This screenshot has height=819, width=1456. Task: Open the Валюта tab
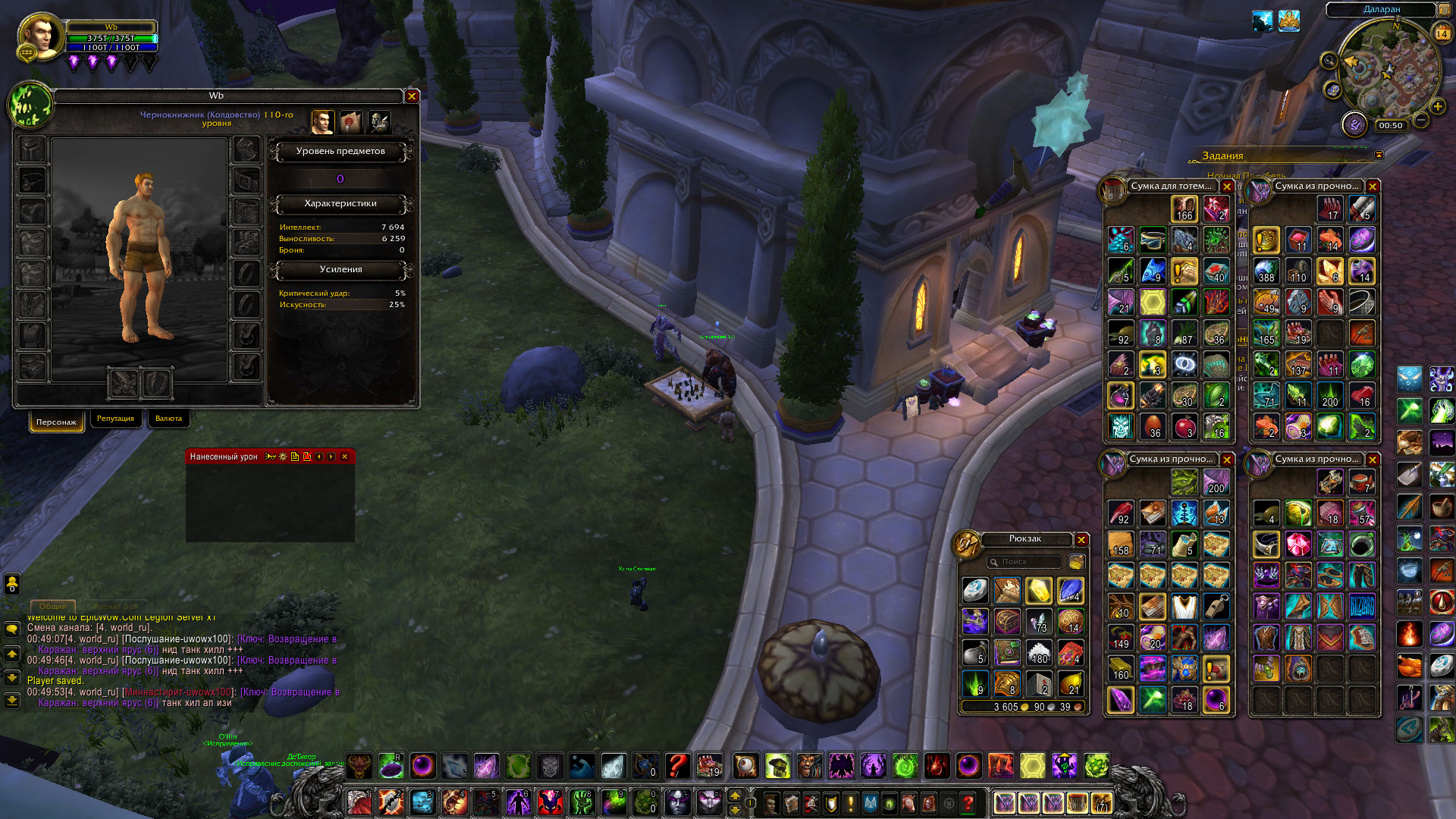(168, 419)
